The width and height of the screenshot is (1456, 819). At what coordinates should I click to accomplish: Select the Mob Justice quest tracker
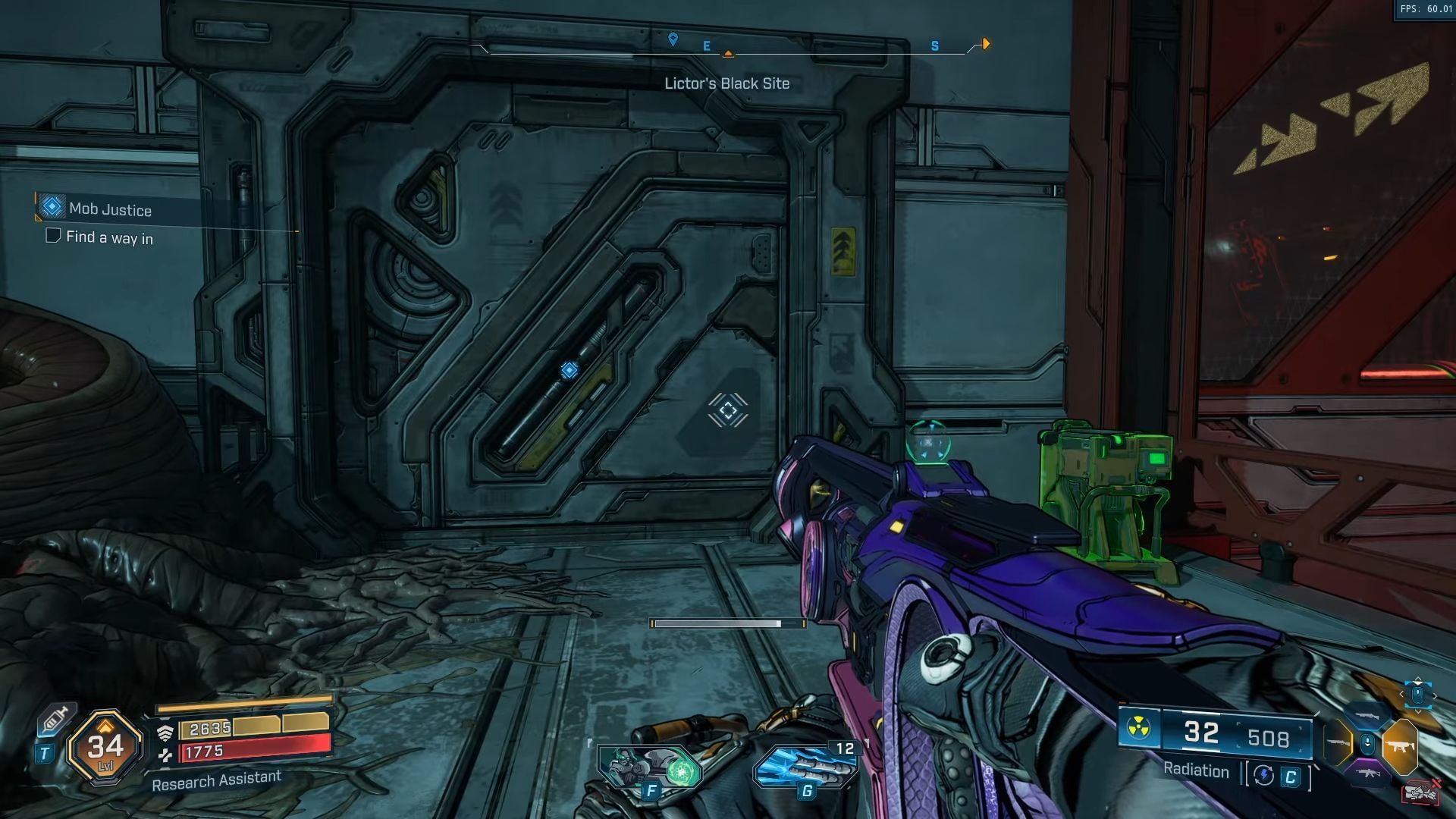pos(110,209)
